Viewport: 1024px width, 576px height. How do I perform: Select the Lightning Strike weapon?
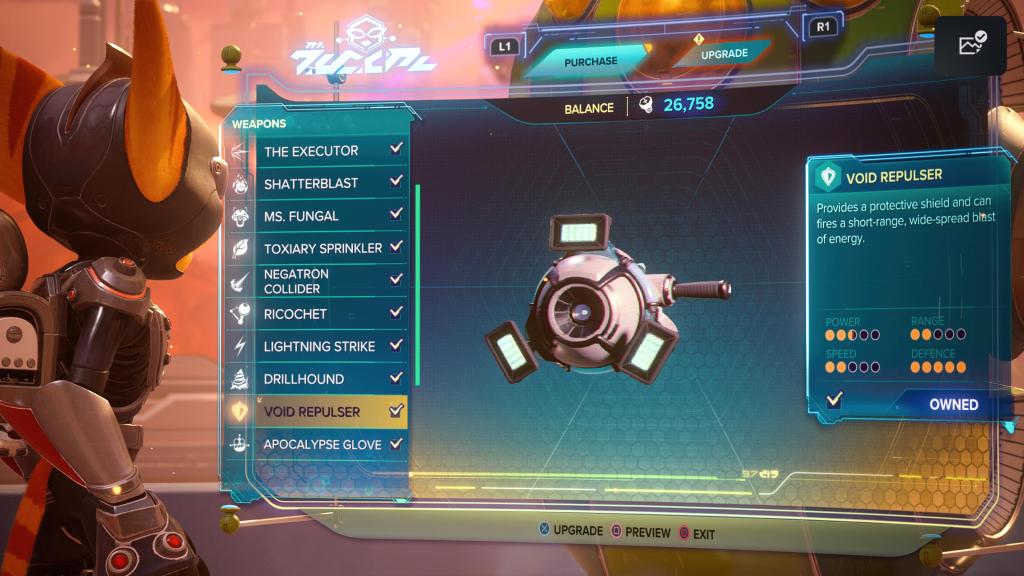(x=318, y=346)
